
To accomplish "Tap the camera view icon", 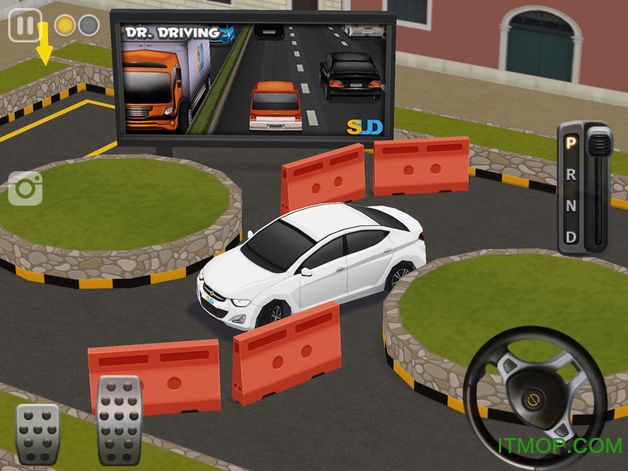I will click(25, 188).
